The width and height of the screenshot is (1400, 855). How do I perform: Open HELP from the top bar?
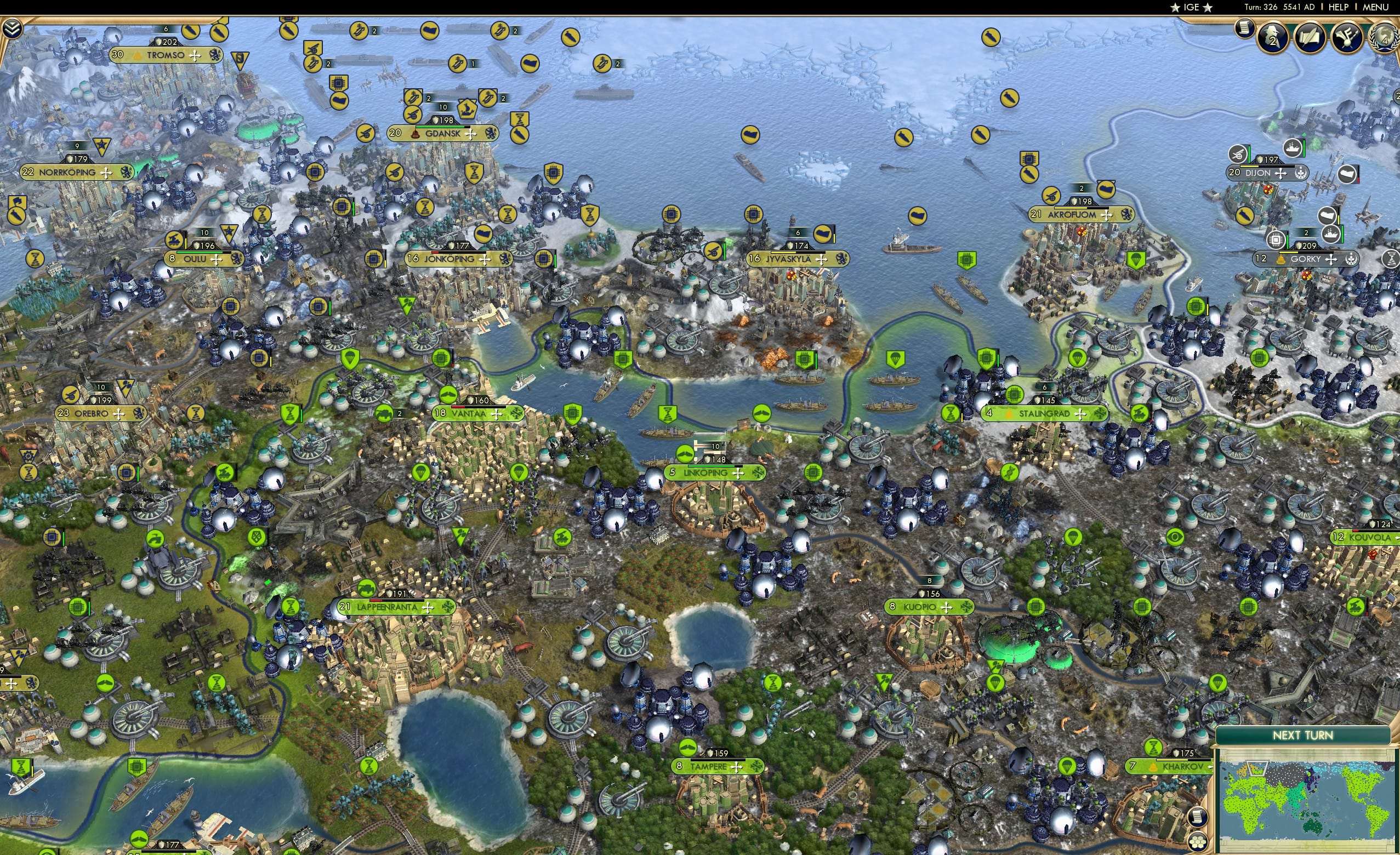[x=1339, y=7]
